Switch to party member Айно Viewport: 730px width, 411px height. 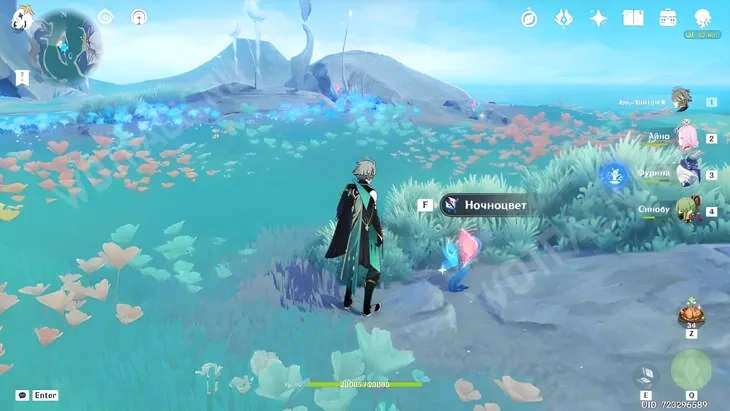click(688, 137)
